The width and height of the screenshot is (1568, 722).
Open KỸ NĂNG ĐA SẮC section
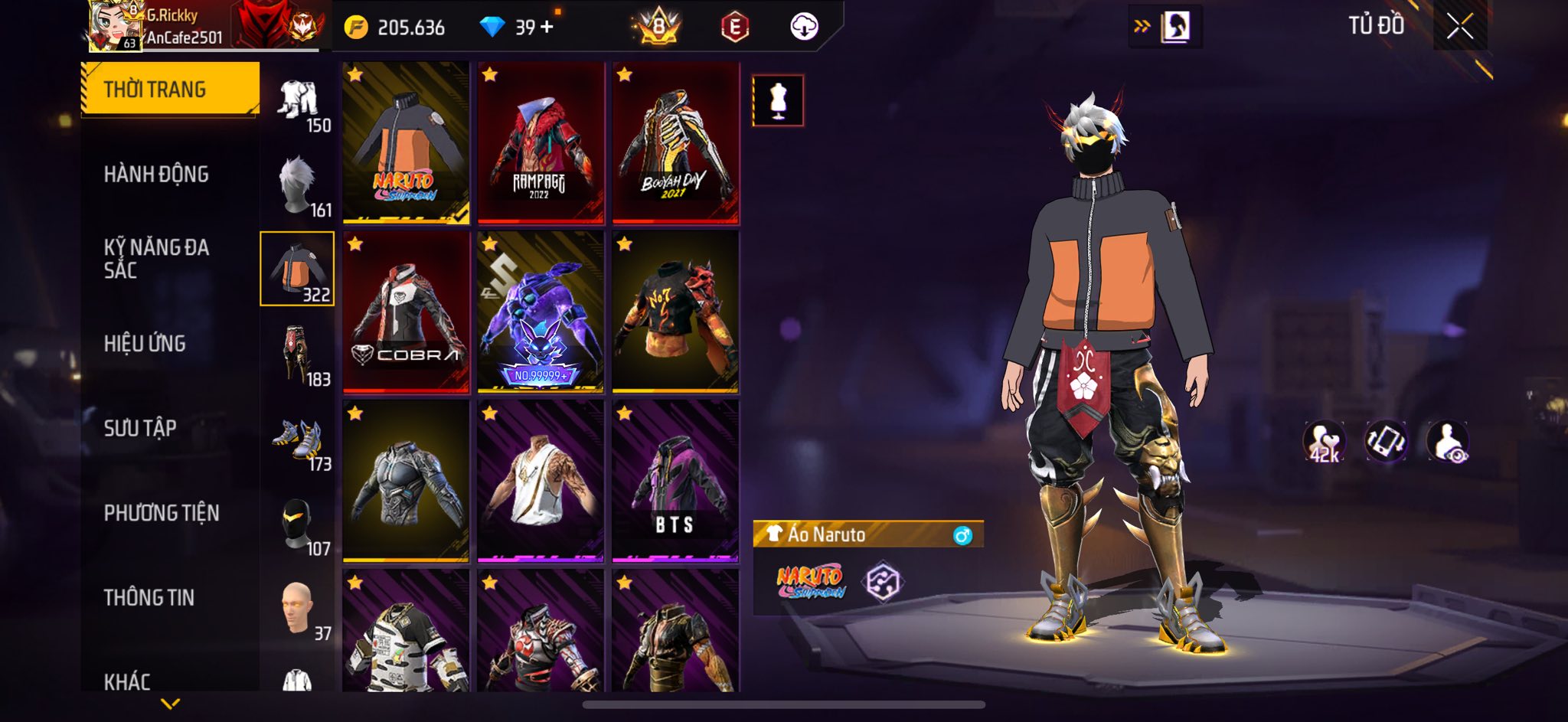click(x=156, y=259)
